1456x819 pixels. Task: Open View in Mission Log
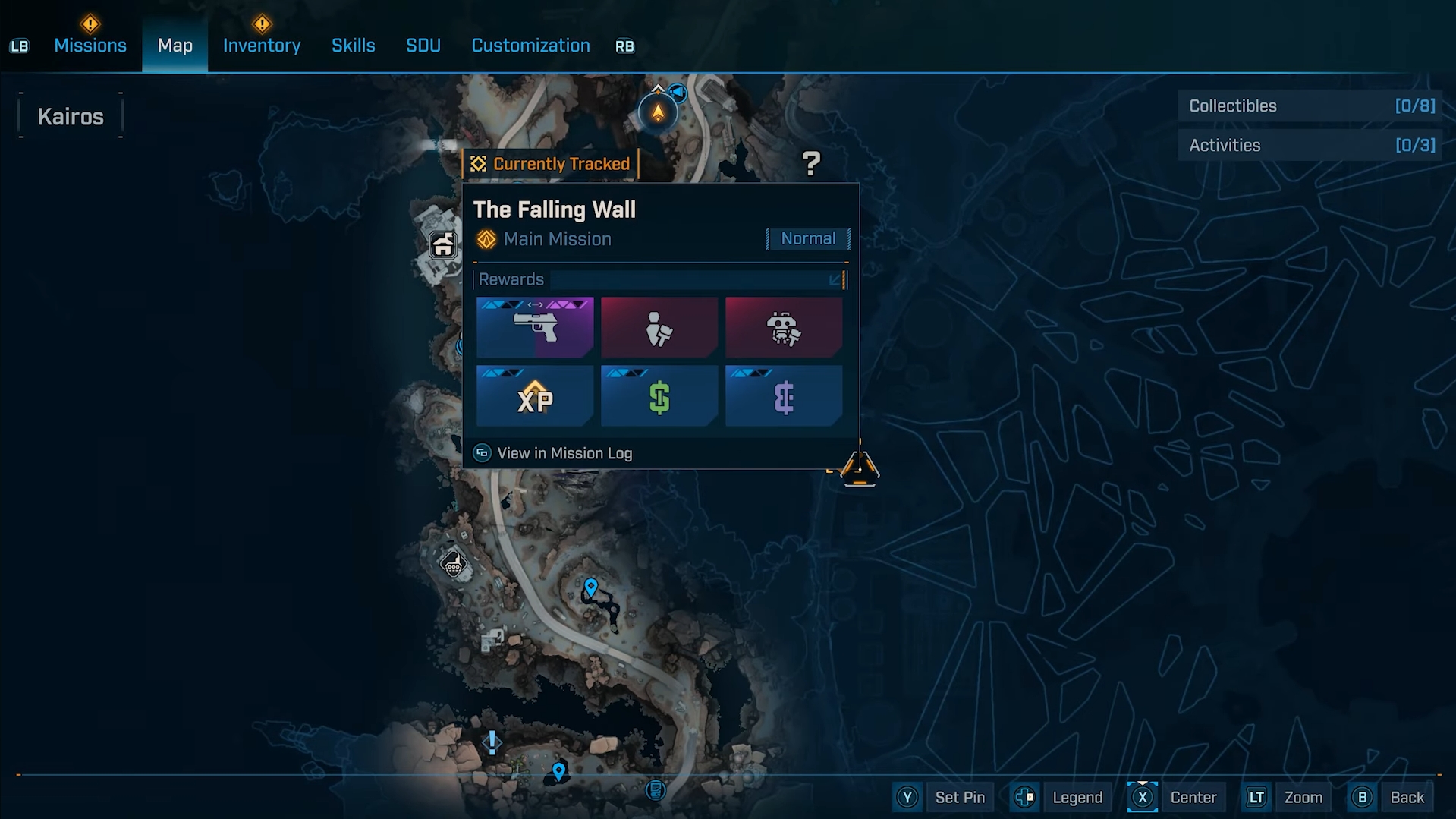[x=564, y=454]
